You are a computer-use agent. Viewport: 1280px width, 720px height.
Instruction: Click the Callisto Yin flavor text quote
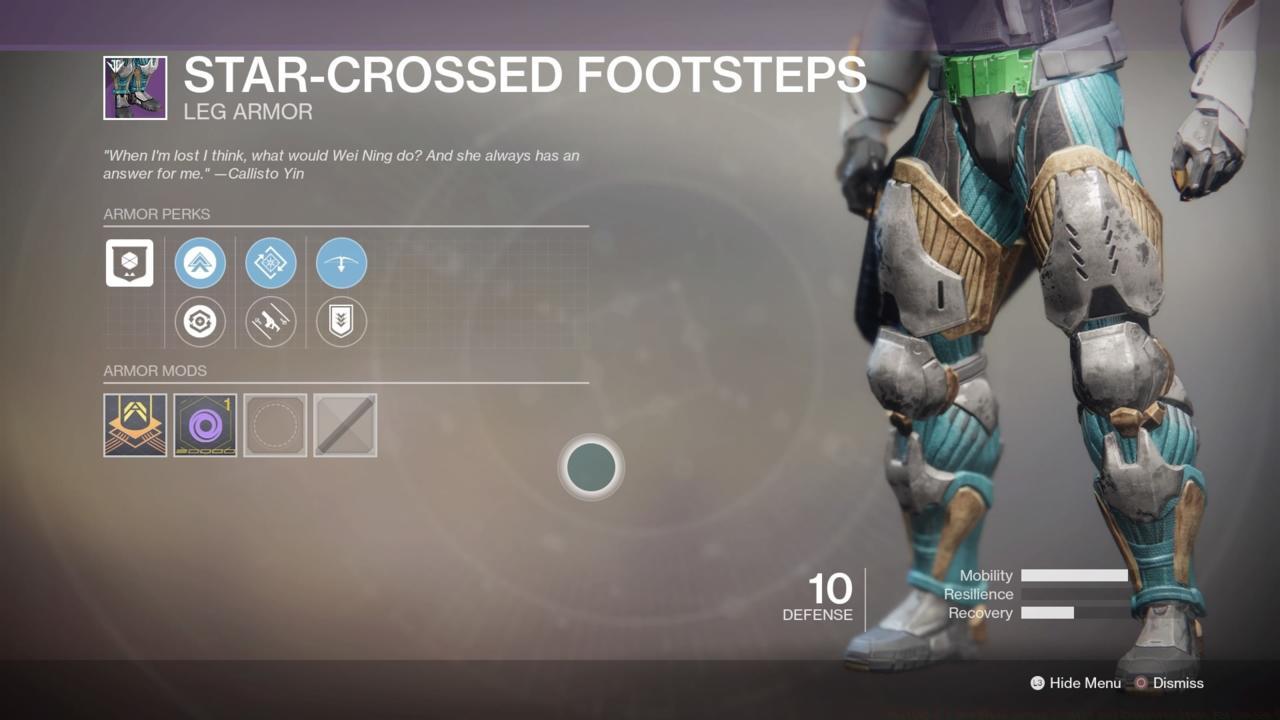(341, 163)
